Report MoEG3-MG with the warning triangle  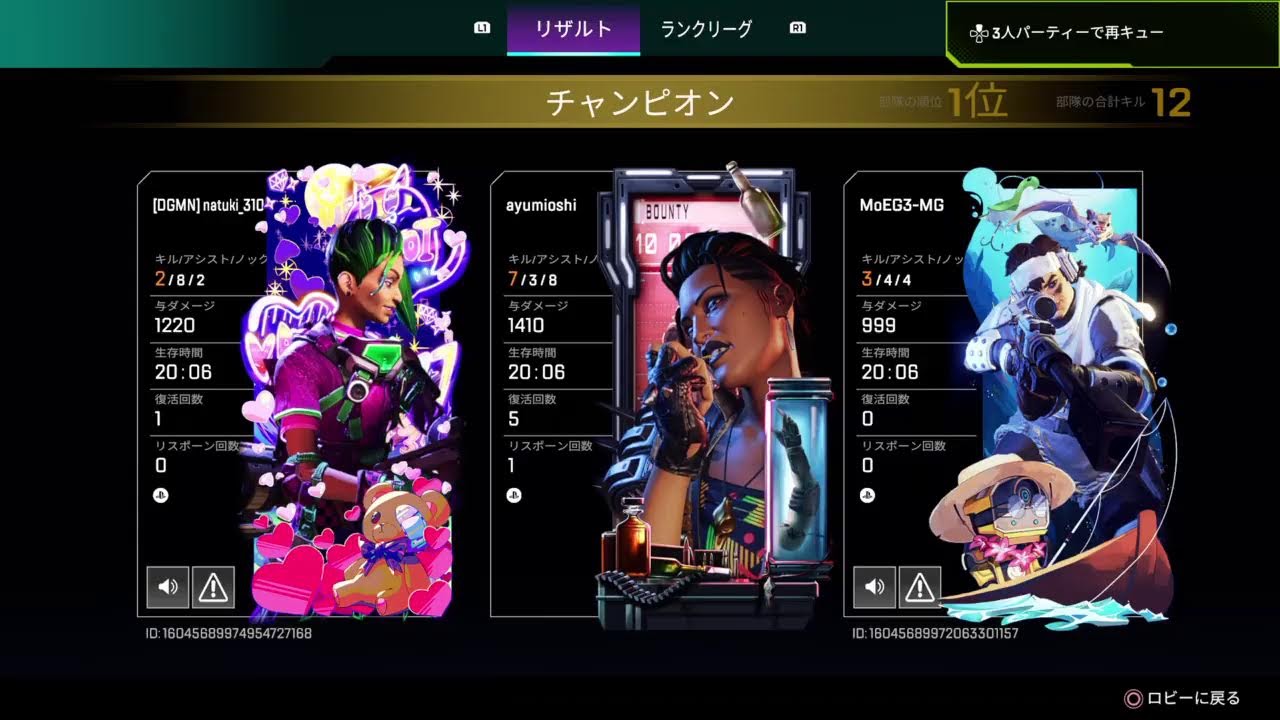click(920, 587)
